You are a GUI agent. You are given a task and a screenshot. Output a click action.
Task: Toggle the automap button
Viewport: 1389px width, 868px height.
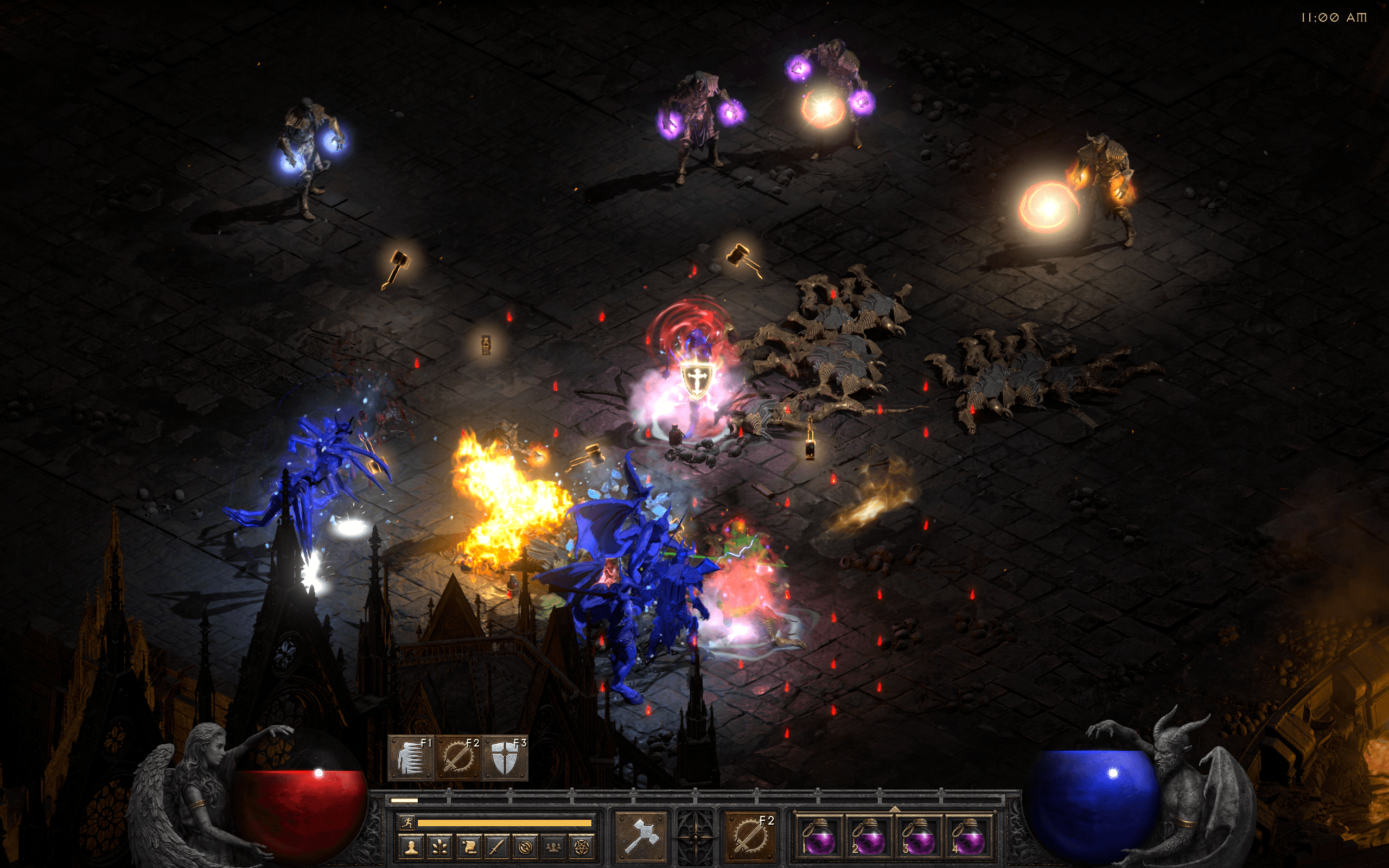pos(525,847)
